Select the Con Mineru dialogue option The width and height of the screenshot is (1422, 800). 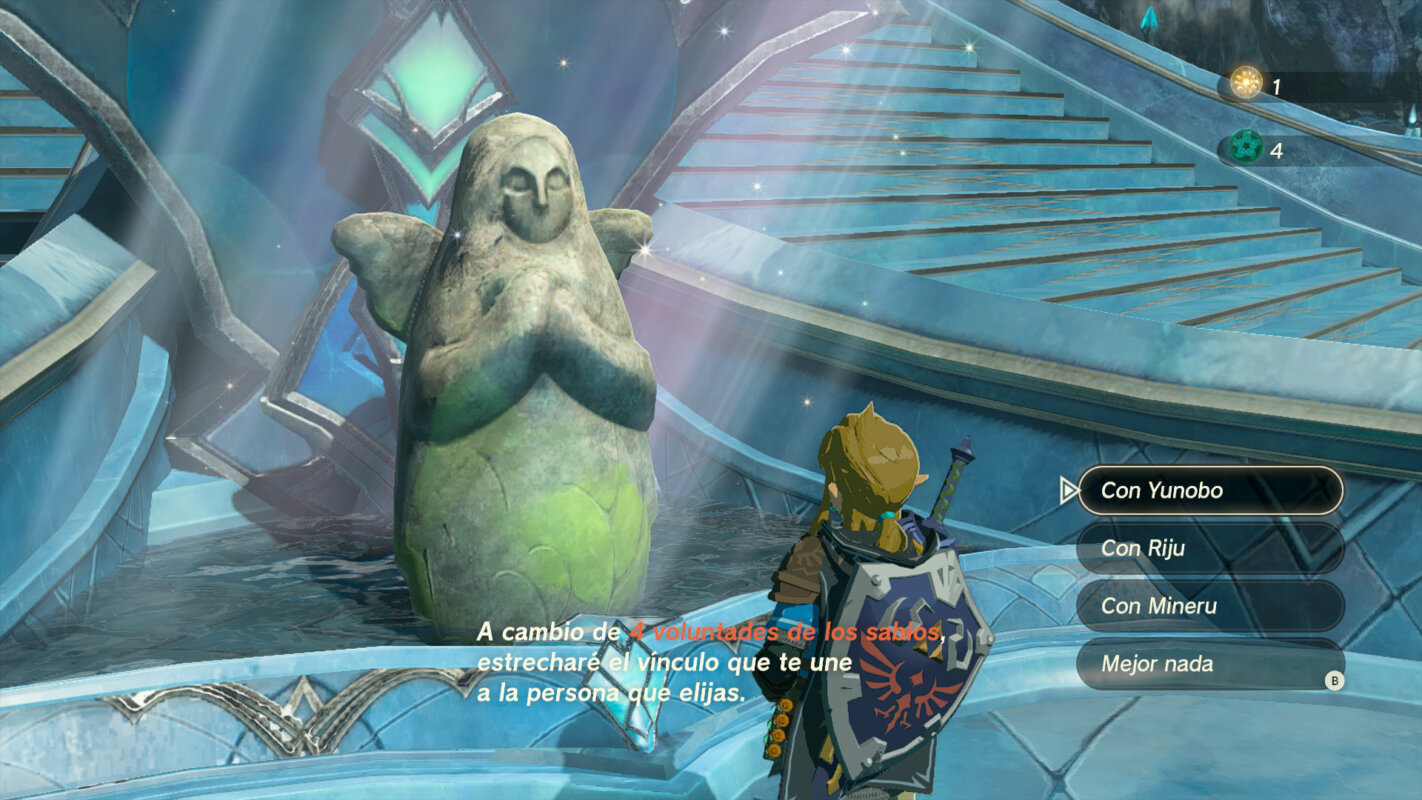click(x=1209, y=606)
